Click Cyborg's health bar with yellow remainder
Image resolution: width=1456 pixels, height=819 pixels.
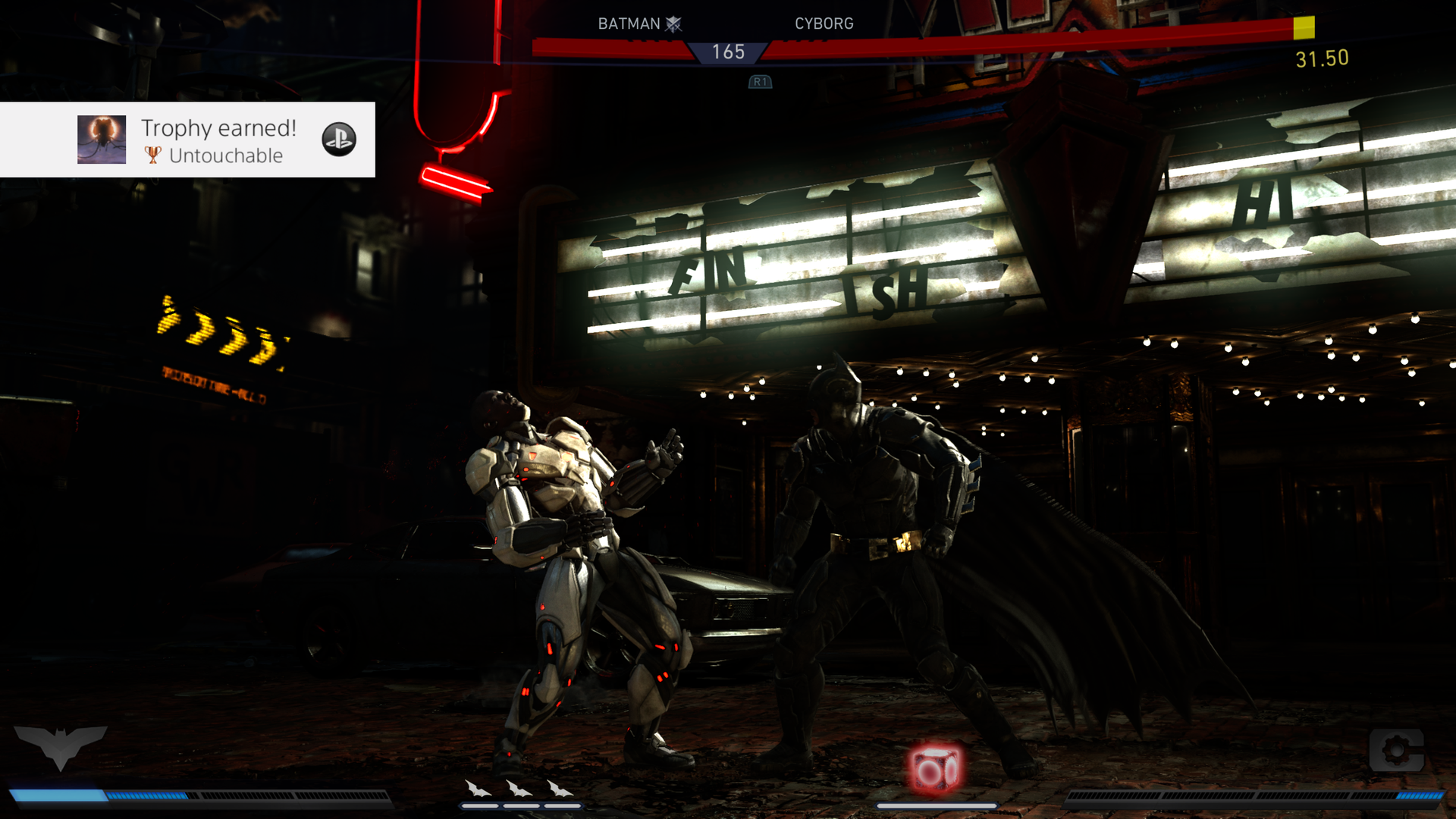1062,30
